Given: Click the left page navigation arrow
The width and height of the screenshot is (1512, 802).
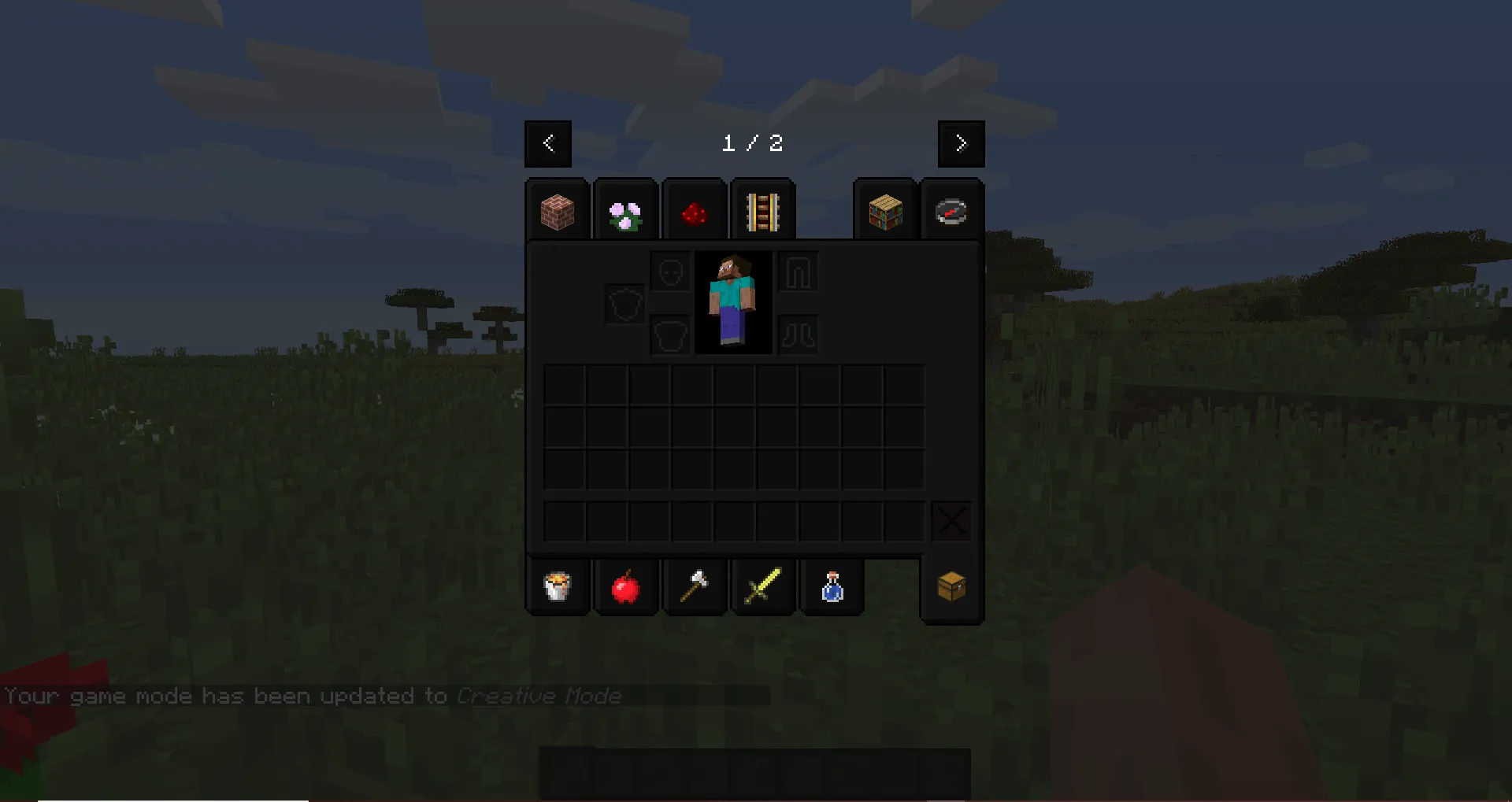Looking at the screenshot, I should [548, 144].
